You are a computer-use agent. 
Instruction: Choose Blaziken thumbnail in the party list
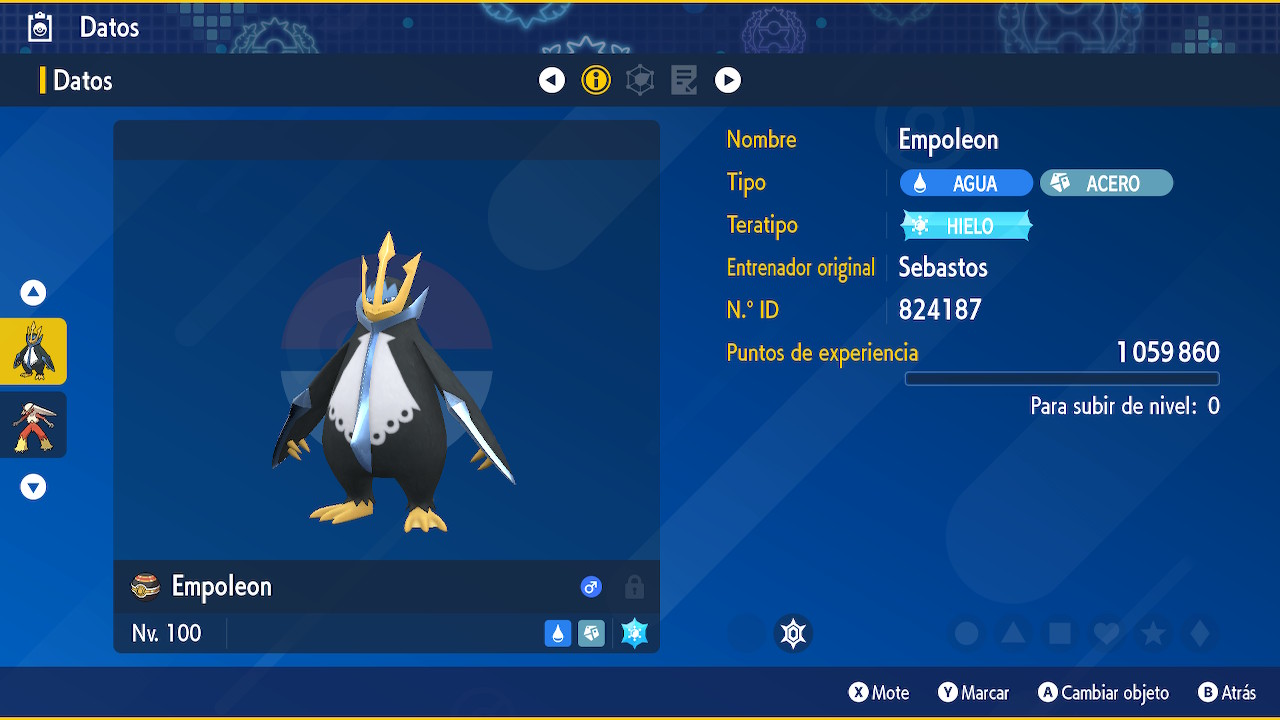[x=34, y=424]
